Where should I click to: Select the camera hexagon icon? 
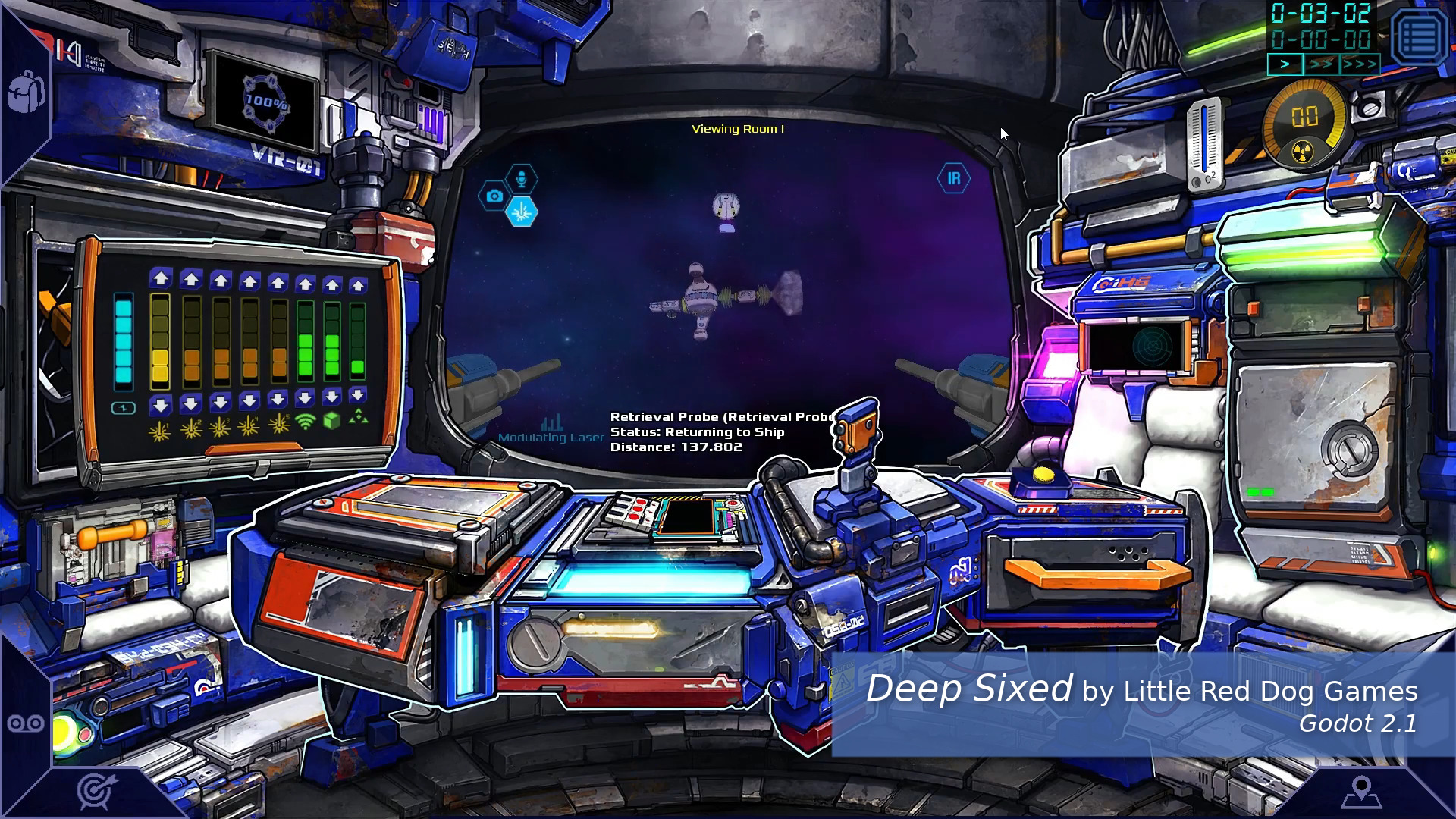tap(494, 195)
